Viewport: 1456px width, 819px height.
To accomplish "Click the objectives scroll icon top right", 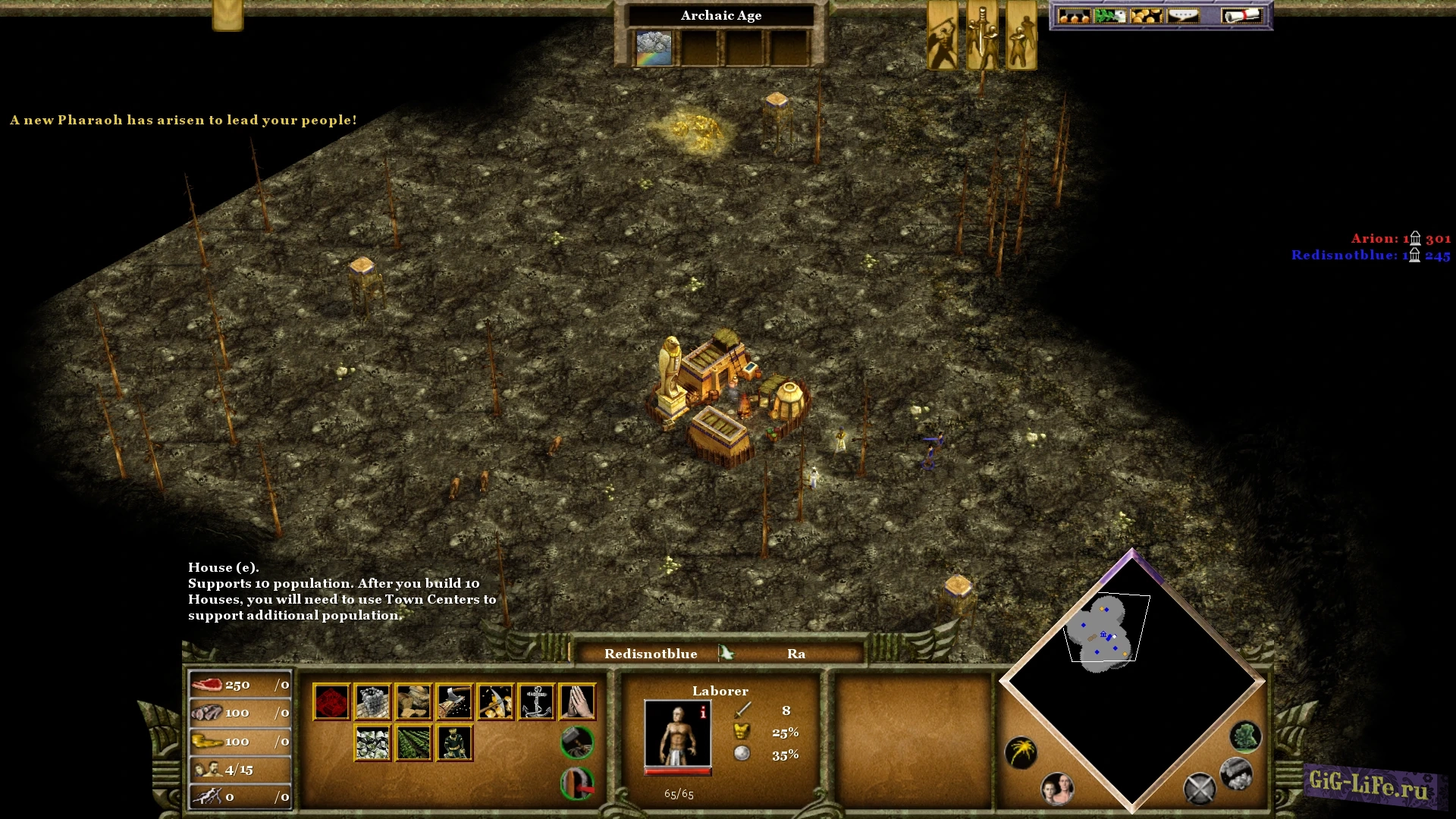I will click(x=1243, y=15).
